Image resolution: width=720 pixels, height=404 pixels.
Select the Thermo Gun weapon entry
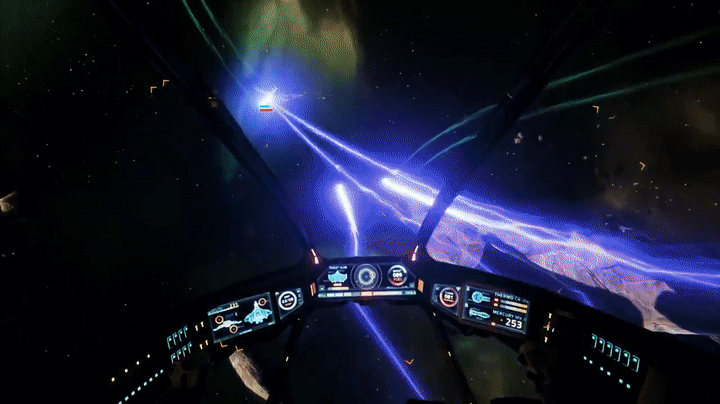pyautogui.click(x=496, y=298)
